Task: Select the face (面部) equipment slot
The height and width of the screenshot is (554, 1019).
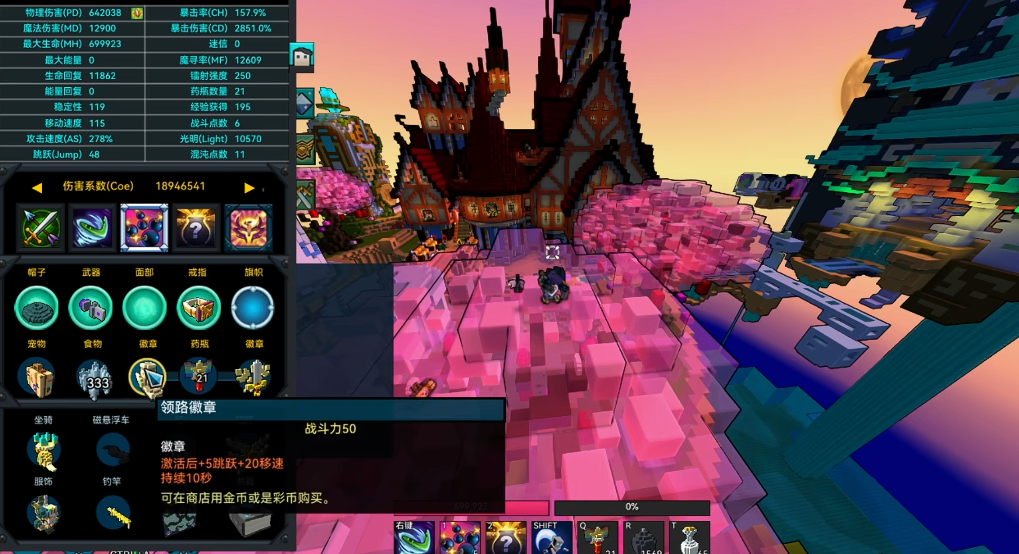Action: click(x=144, y=308)
